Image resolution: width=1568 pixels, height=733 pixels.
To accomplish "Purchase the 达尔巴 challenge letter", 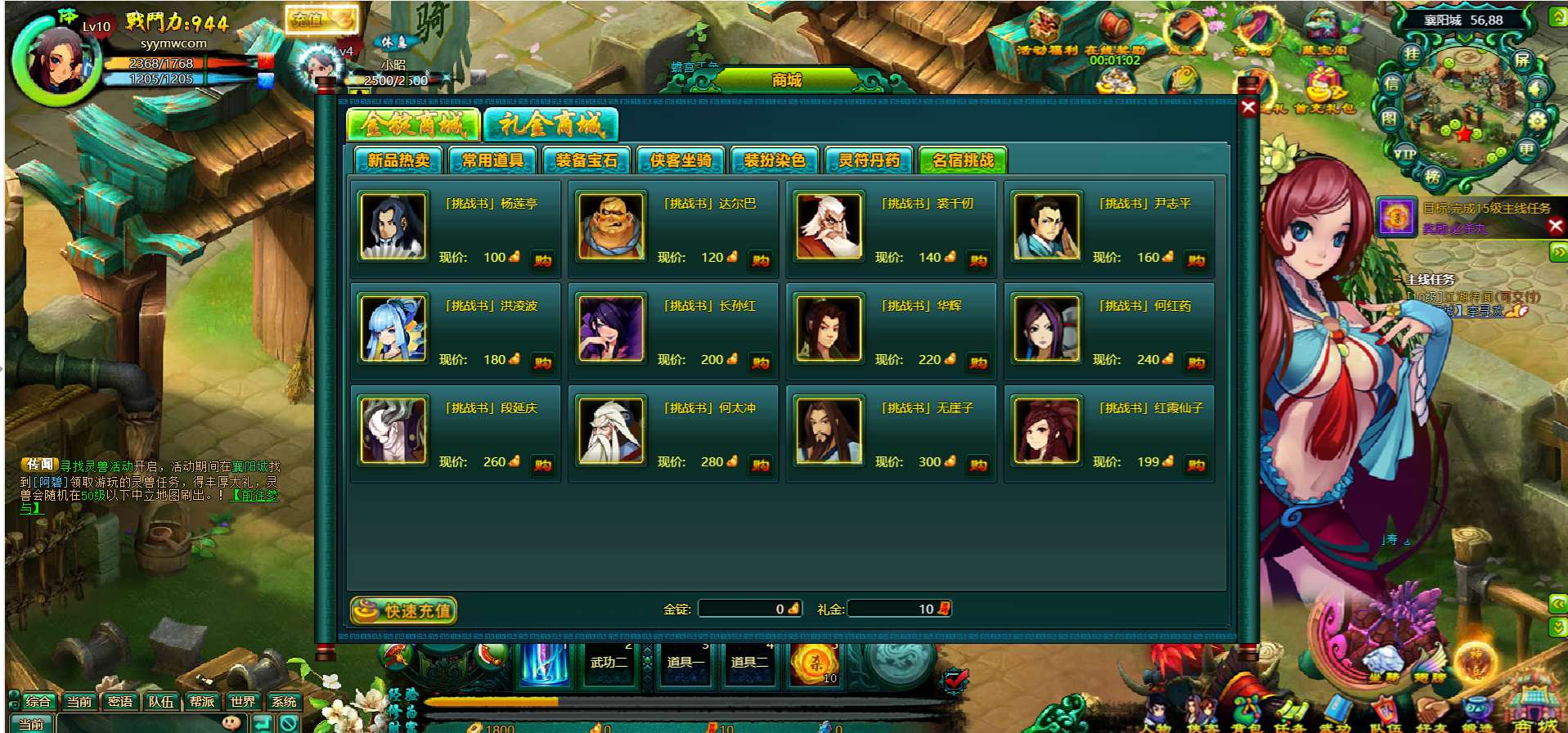I will [x=761, y=260].
